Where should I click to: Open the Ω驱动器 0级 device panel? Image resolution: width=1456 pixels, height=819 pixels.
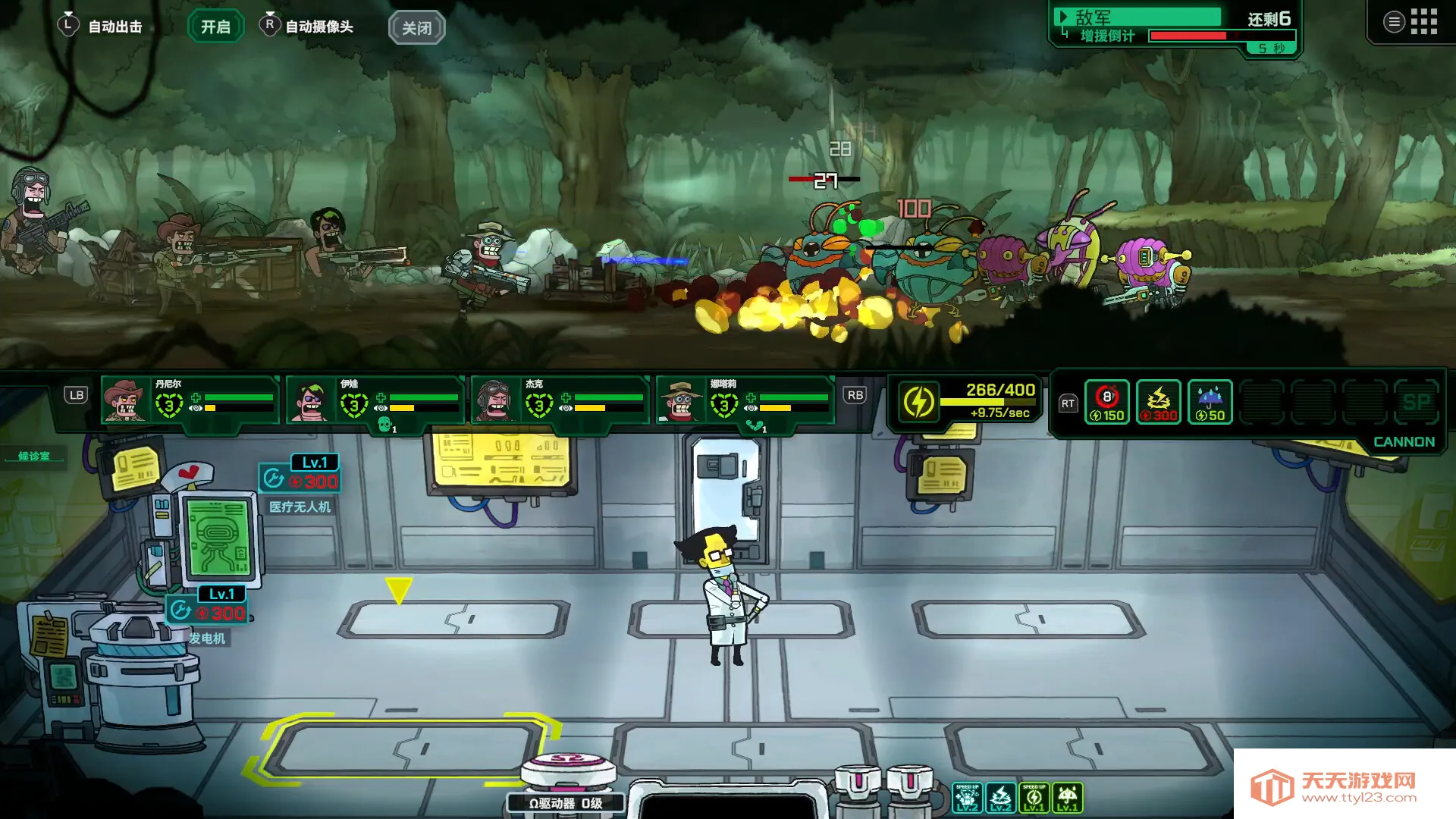coord(566,802)
